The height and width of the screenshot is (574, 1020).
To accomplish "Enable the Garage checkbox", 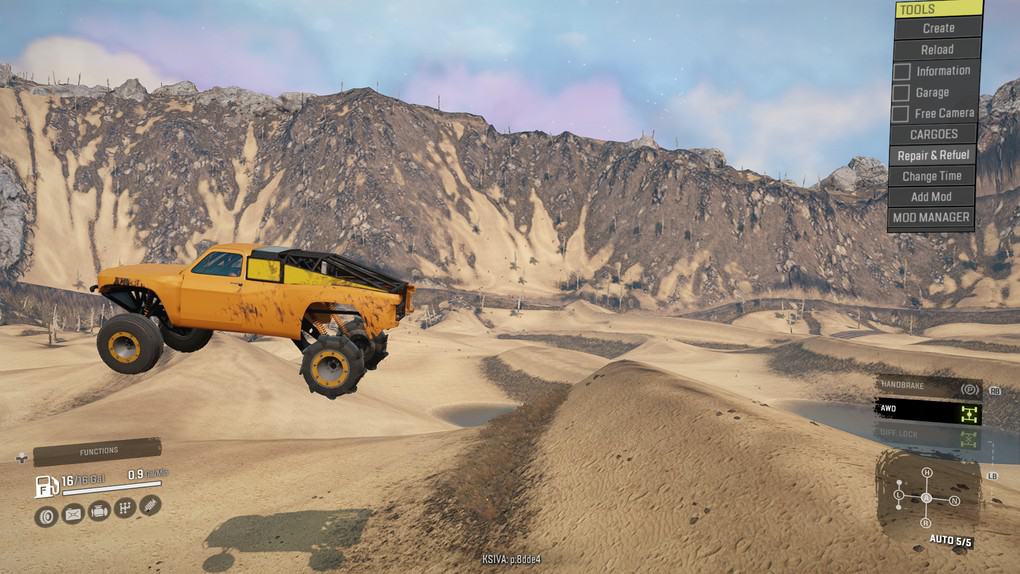I will [901, 92].
